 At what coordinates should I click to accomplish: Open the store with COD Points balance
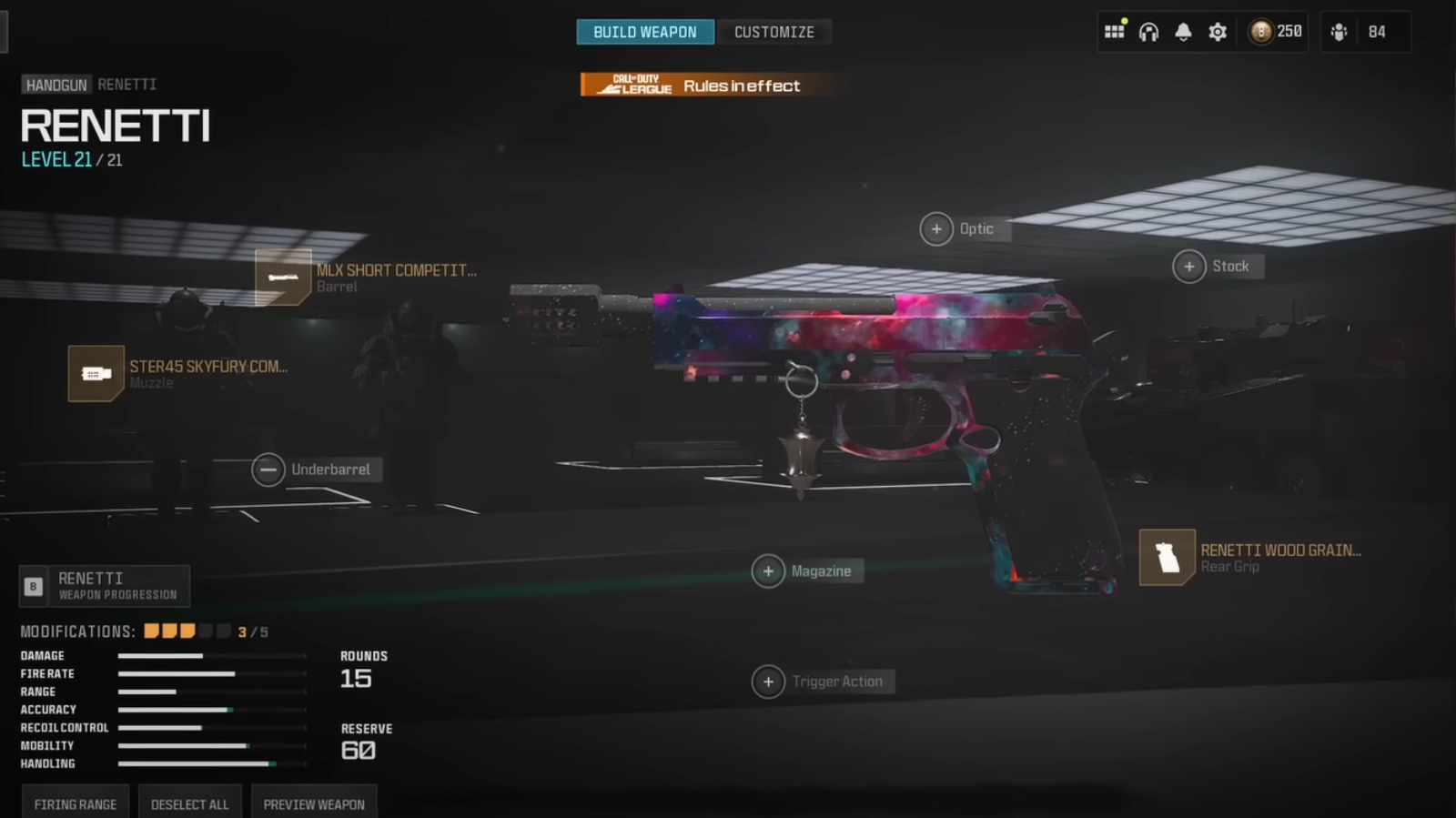tap(1274, 31)
